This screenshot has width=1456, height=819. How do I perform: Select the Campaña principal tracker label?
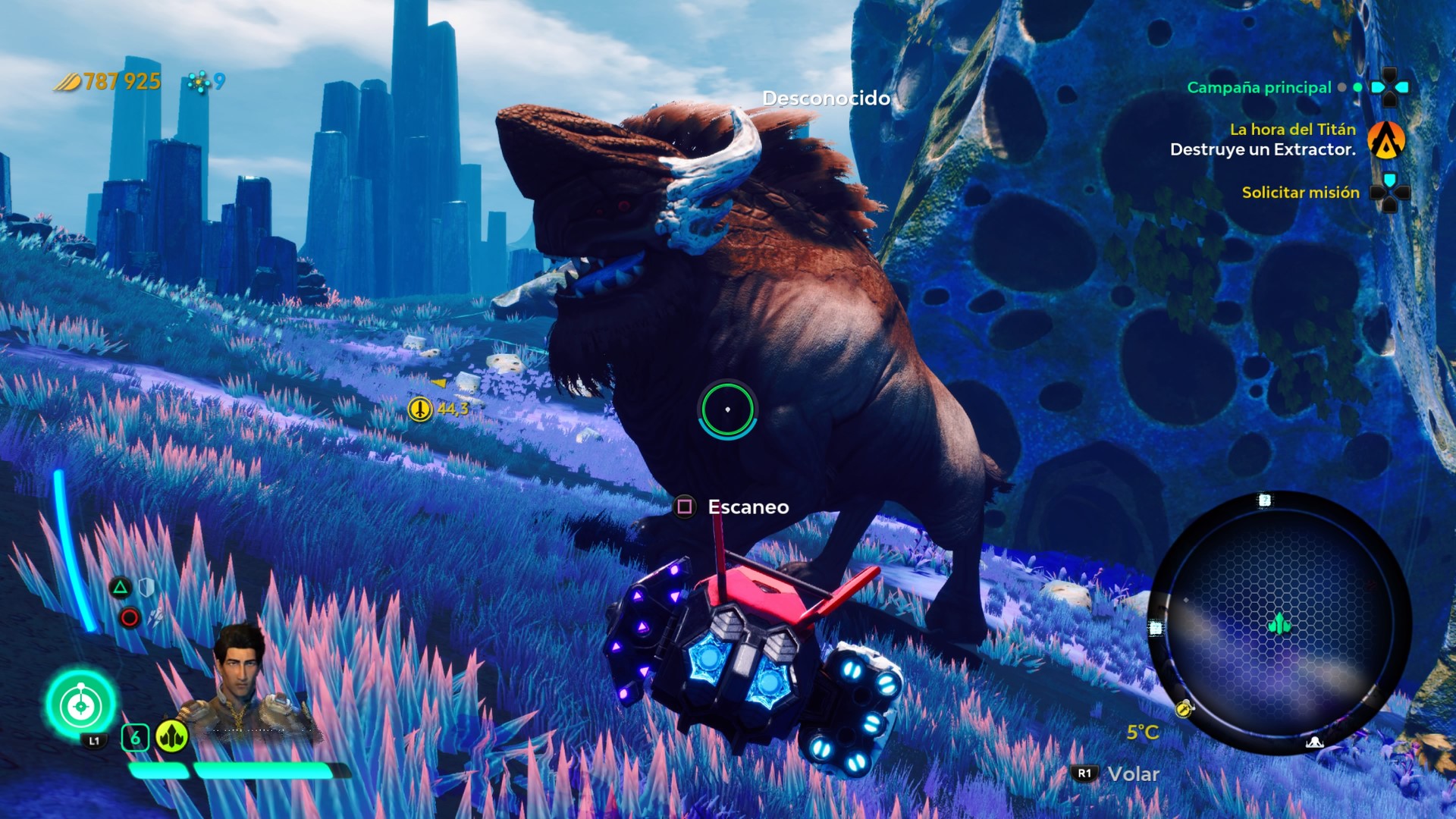pyautogui.click(x=1258, y=88)
